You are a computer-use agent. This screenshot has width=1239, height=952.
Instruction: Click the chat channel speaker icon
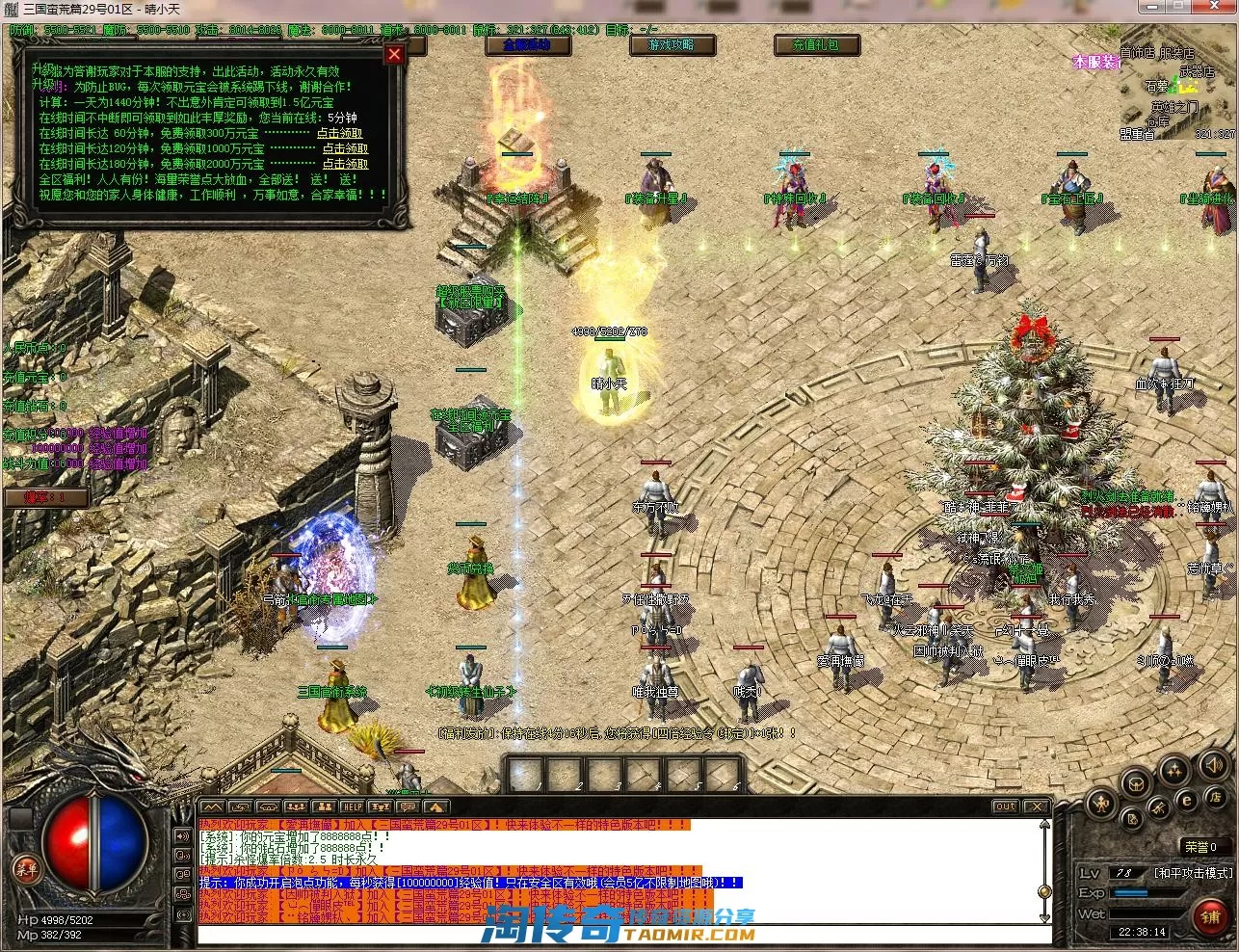[x=182, y=834]
